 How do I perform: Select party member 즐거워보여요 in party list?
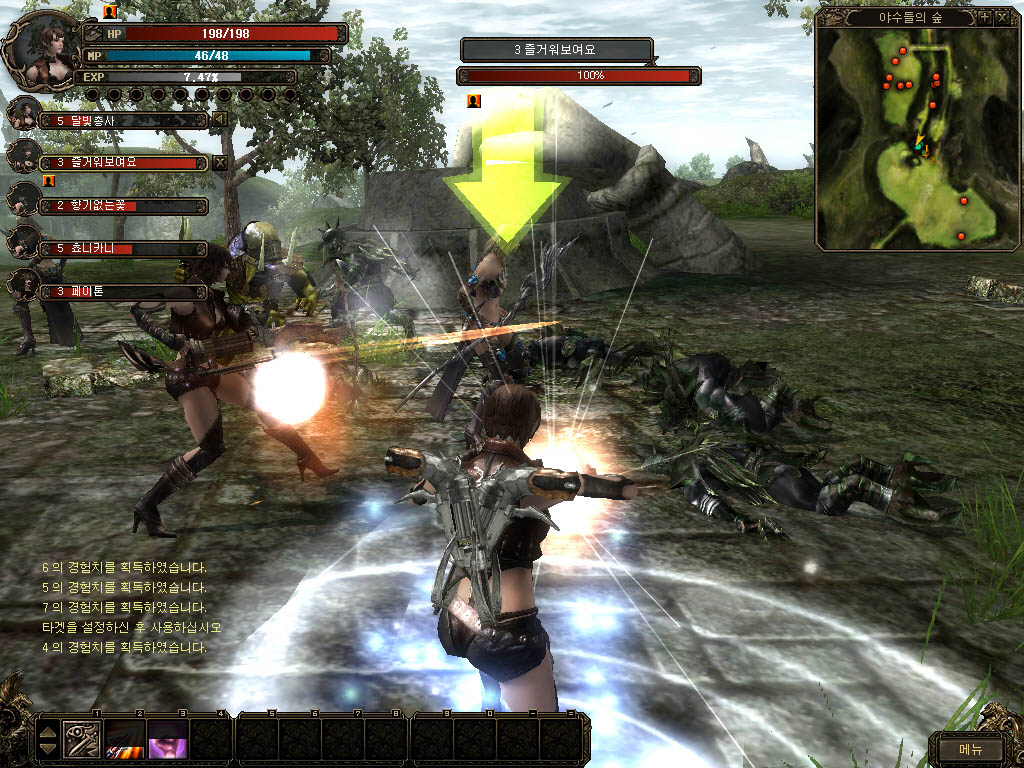122,162
